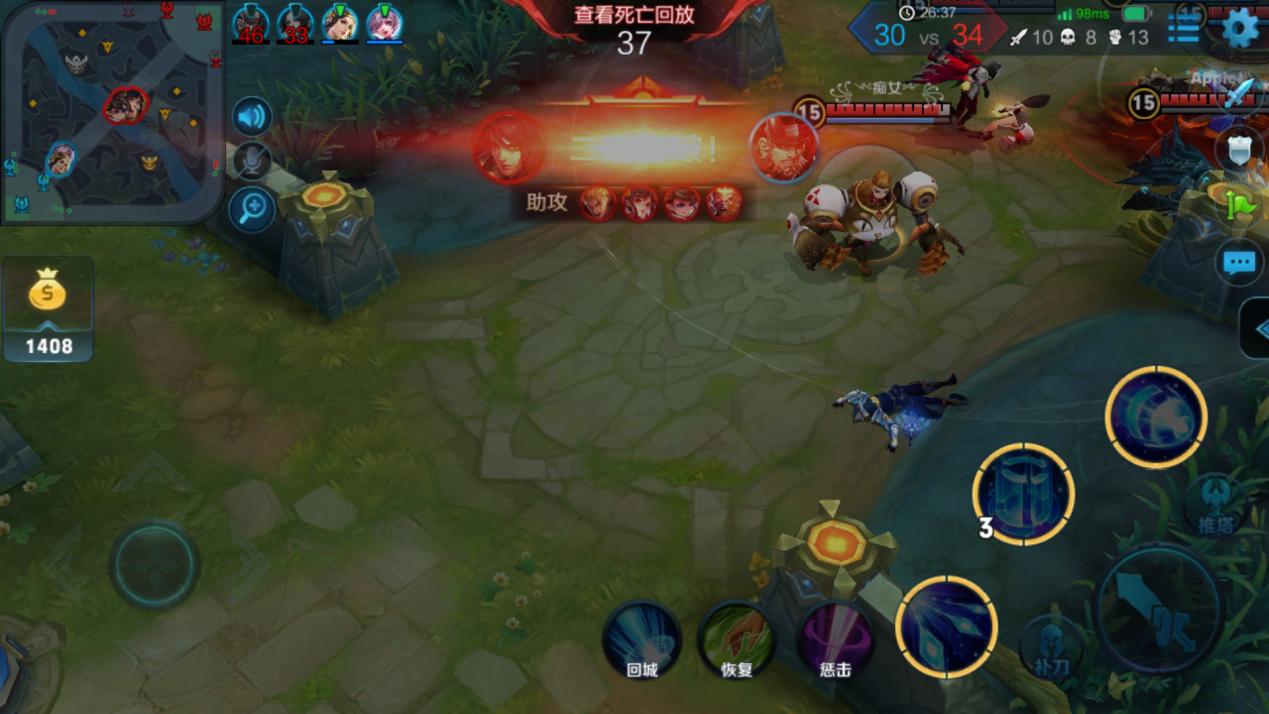
Task: Watch the death replay (查看死亡回放)
Action: pyautogui.click(x=634, y=15)
